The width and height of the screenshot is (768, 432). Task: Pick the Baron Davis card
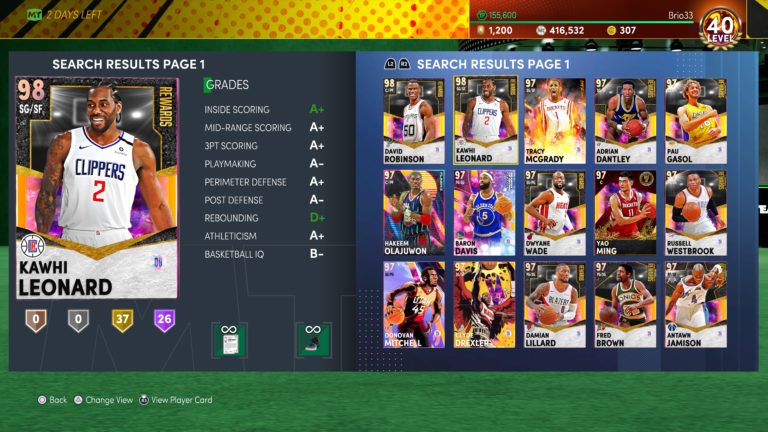[484, 212]
